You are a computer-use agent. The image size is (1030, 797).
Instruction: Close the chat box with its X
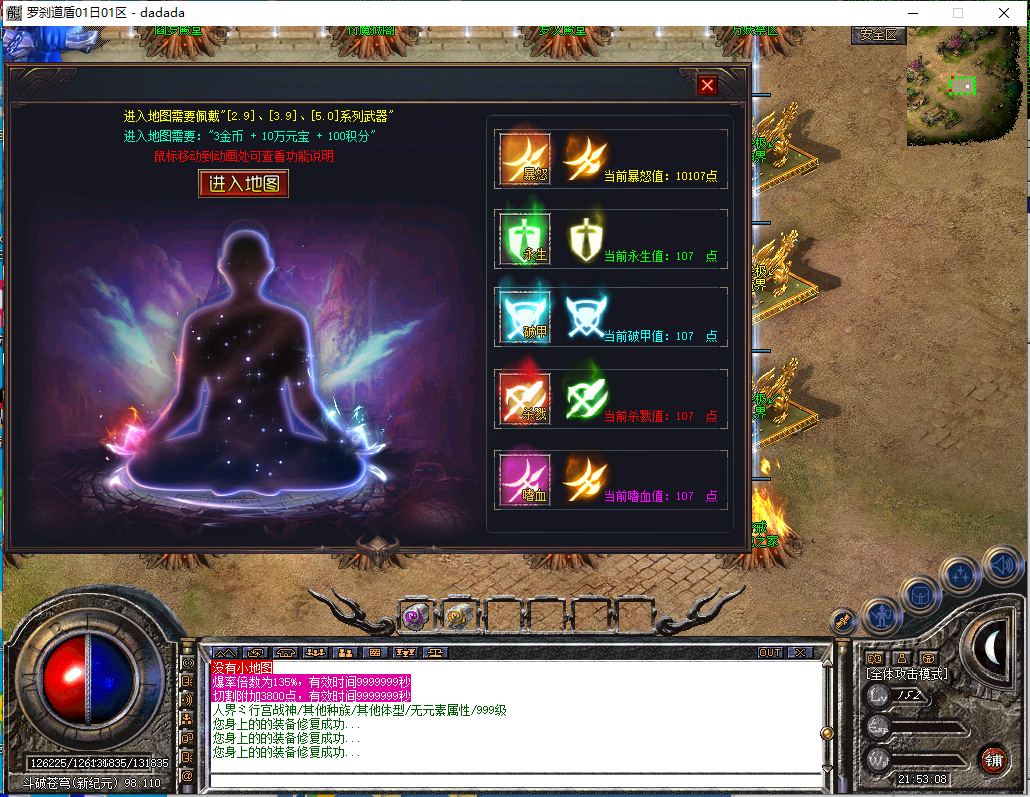[x=800, y=652]
